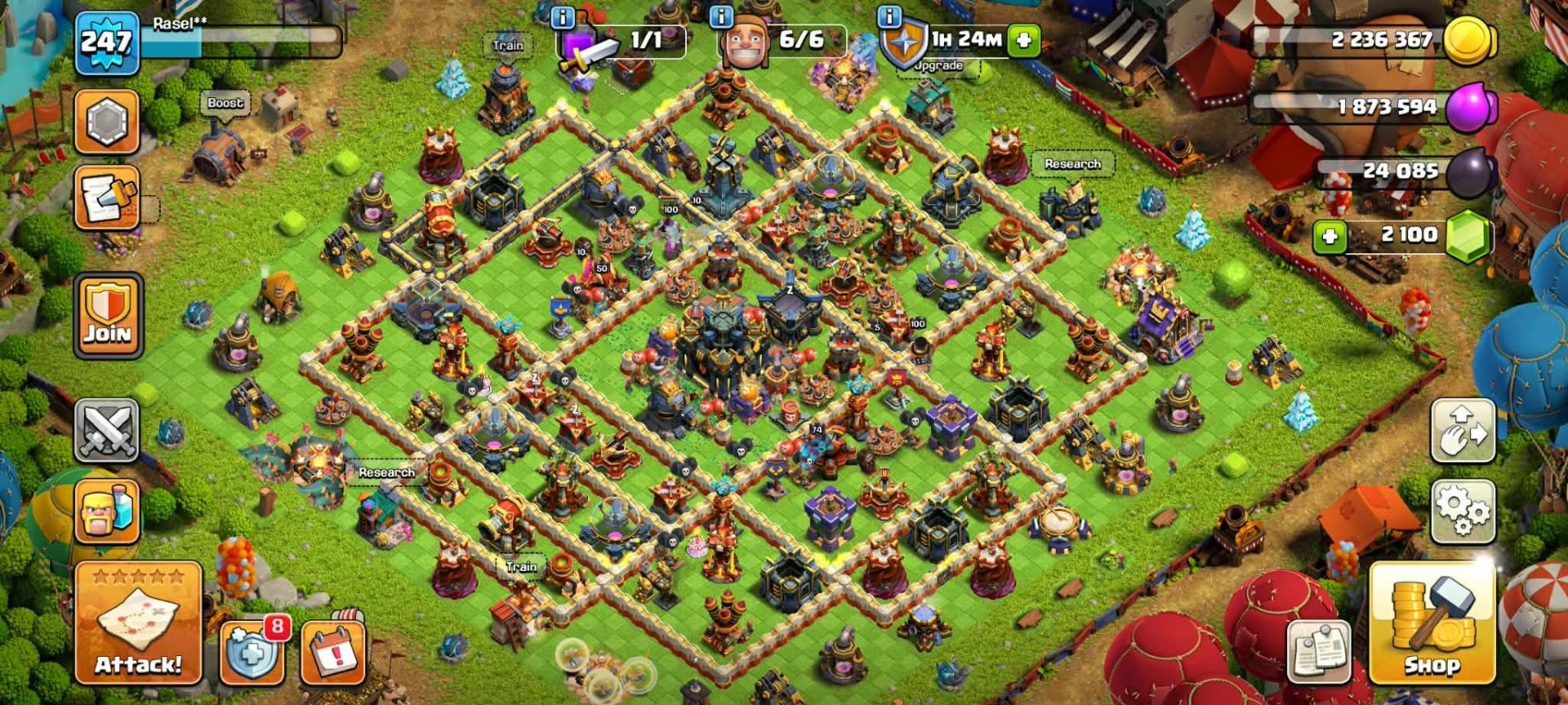
Task: Open the events calendar icon
Action: point(332,653)
